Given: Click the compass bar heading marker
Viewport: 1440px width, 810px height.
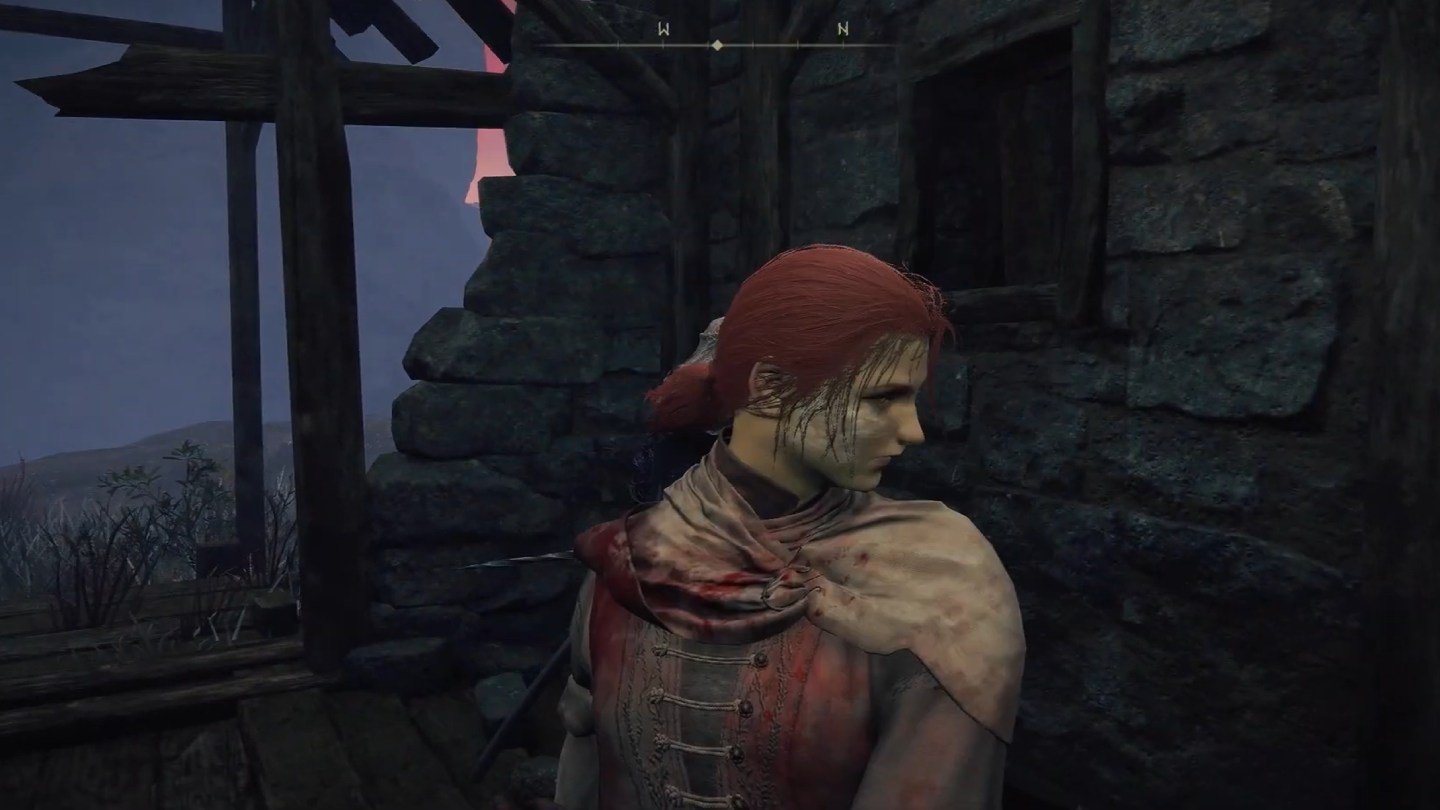Looking at the screenshot, I should [717, 45].
